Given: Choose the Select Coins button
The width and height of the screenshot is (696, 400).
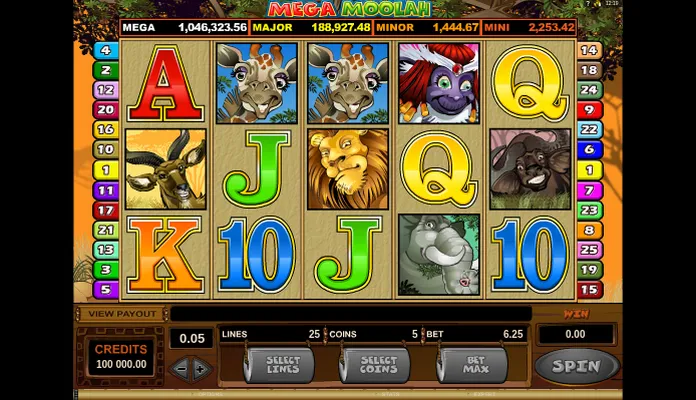Looking at the screenshot, I should point(379,366).
